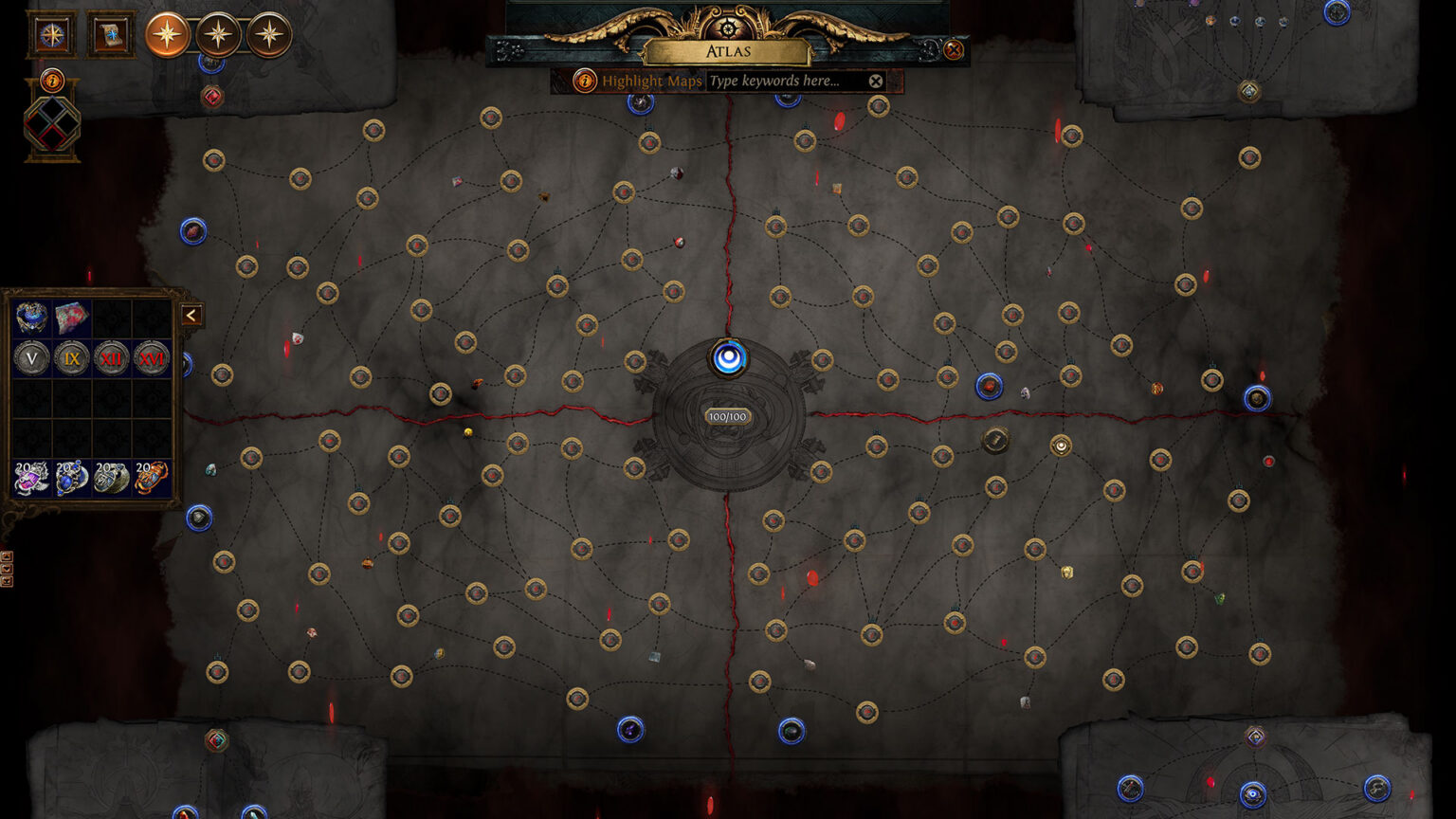Click the central blue Watchstone socket on the Atlas
Image resolution: width=1456 pixels, height=819 pixels.
[x=727, y=356]
